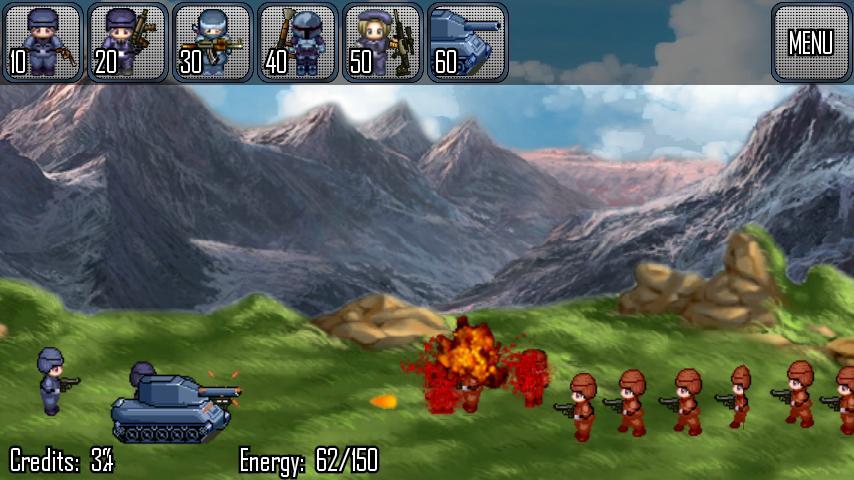Screen dimensions: 854x480
Task: Deploy the 20-energy rifle soldier
Action: 127,42
